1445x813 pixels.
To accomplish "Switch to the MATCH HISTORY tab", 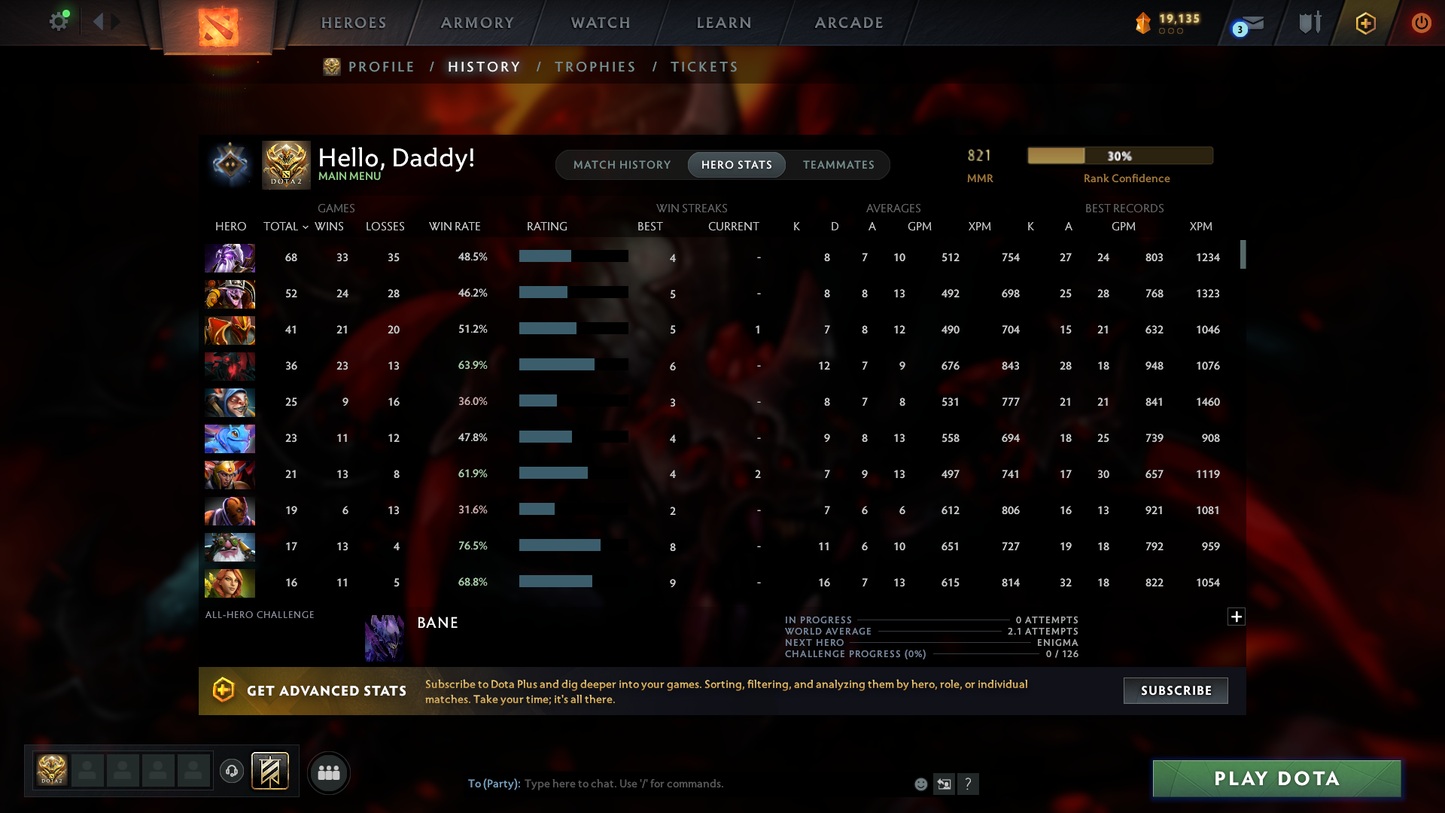I will 624,164.
